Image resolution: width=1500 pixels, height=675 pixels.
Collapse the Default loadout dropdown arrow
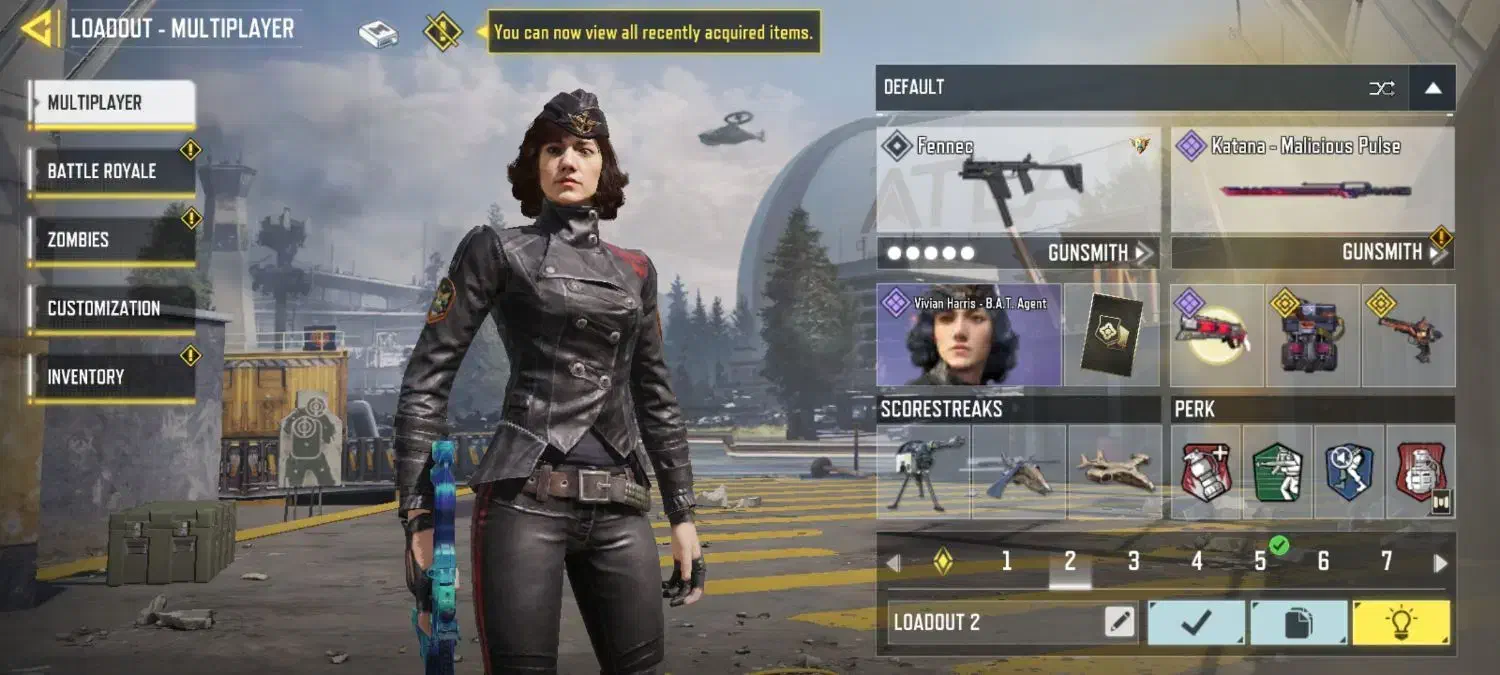pyautogui.click(x=1432, y=88)
